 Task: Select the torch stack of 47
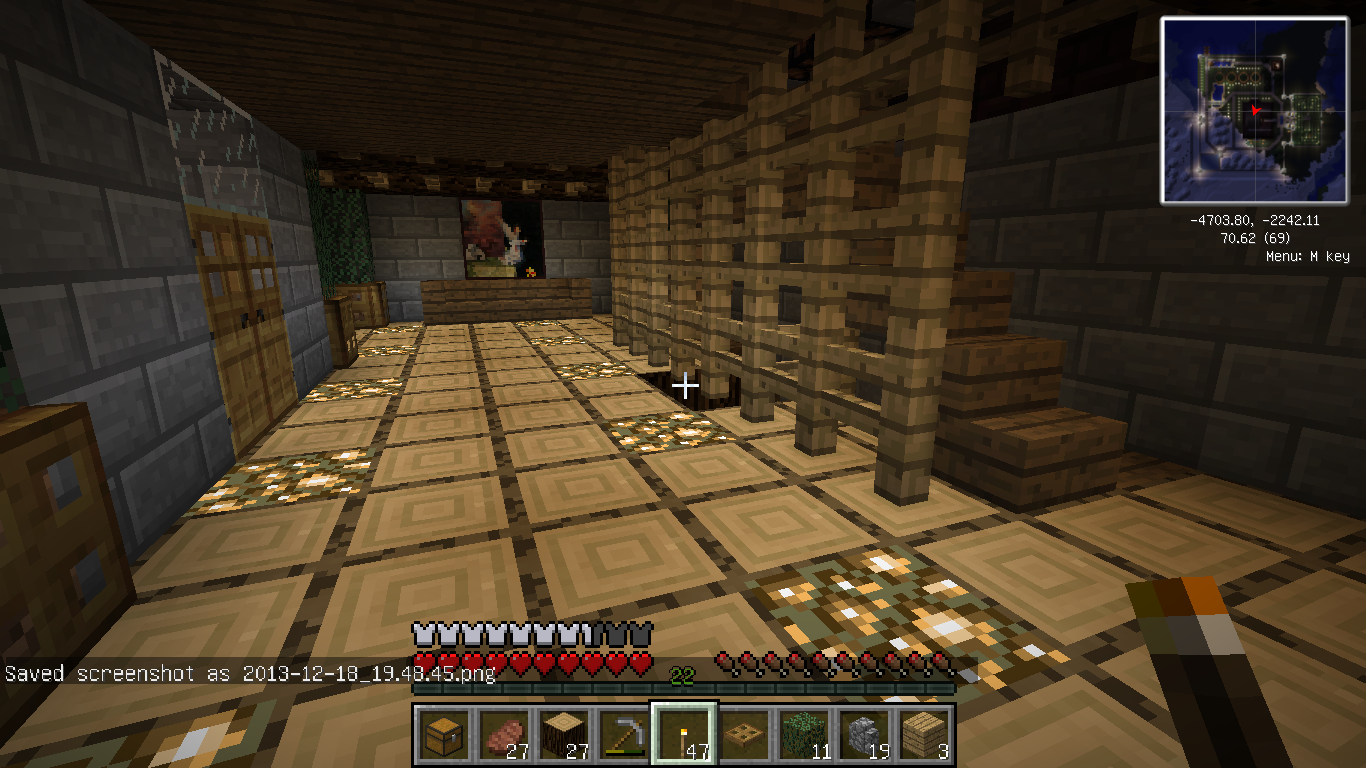683,735
